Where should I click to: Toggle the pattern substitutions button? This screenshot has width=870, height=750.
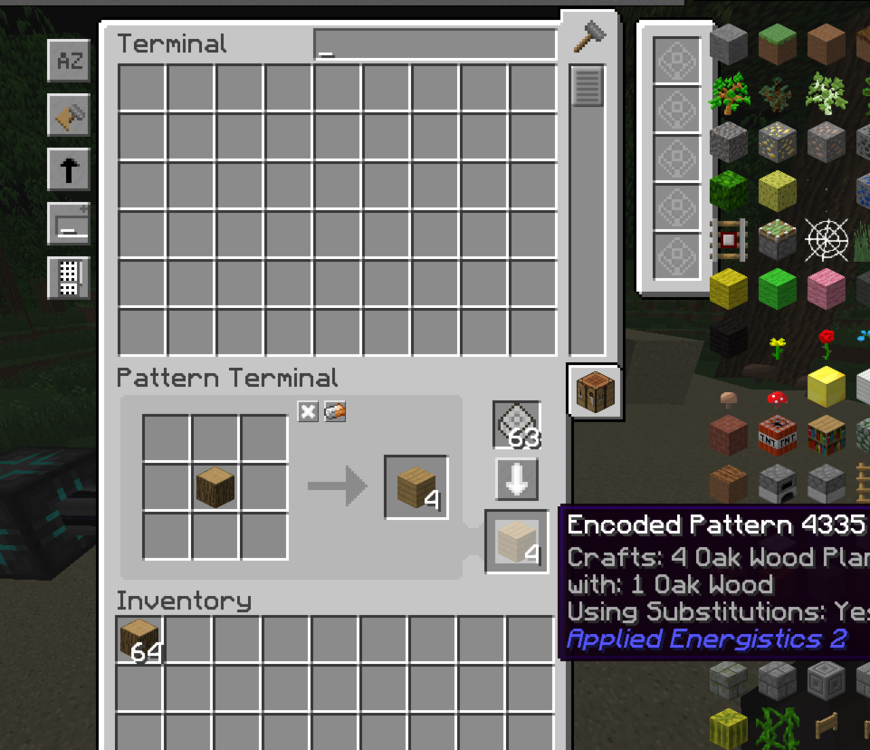[x=335, y=412]
